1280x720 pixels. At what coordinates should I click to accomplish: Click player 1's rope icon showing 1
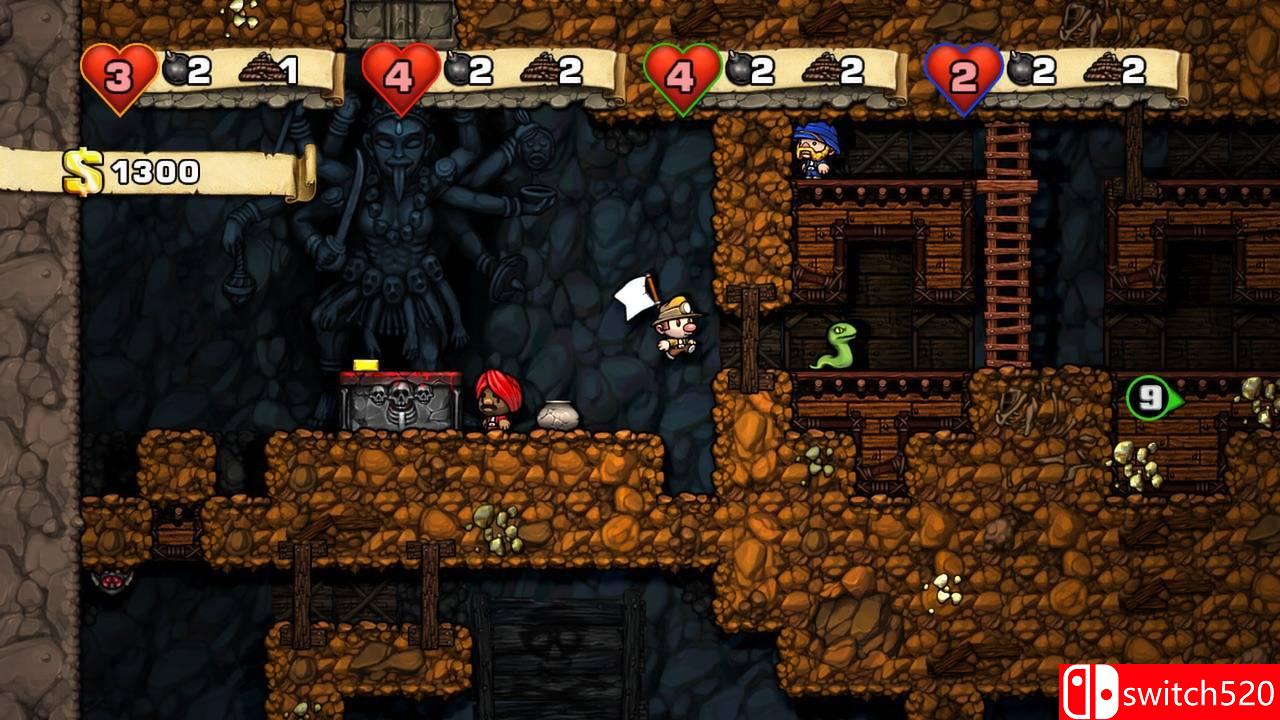tap(263, 66)
